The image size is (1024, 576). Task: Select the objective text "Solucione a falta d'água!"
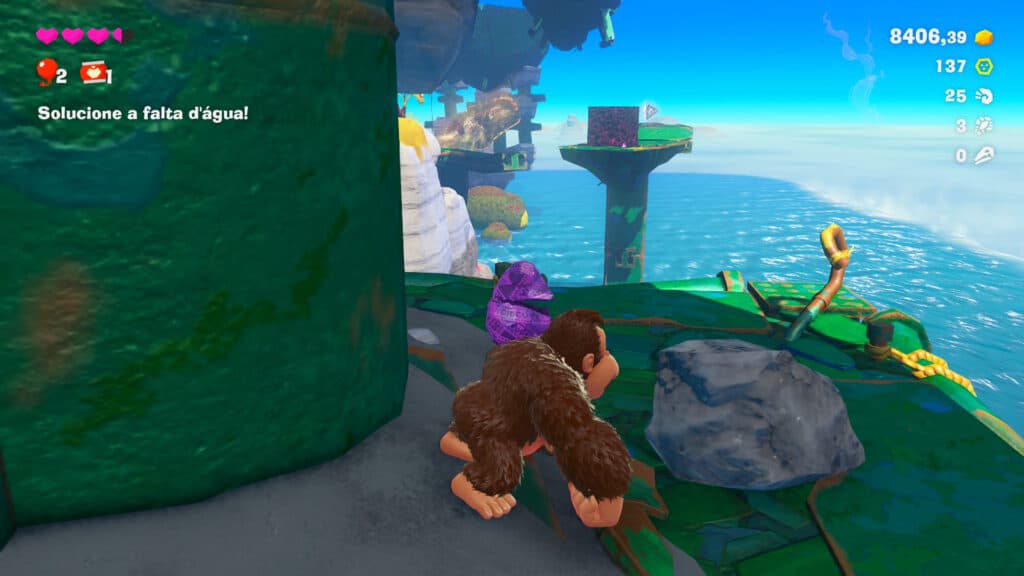coord(143,113)
